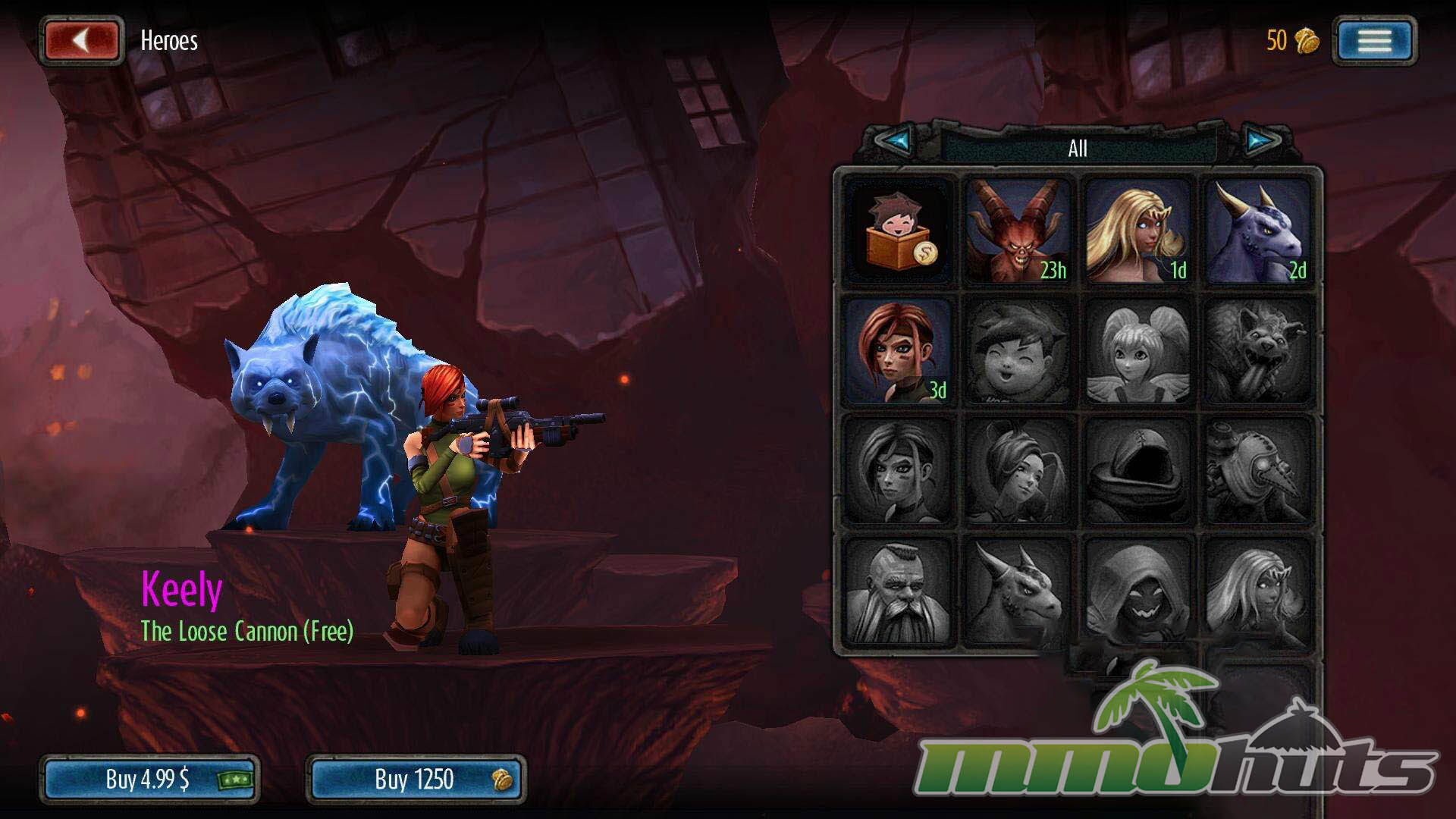Choose the red horned demon hero

(x=1018, y=231)
